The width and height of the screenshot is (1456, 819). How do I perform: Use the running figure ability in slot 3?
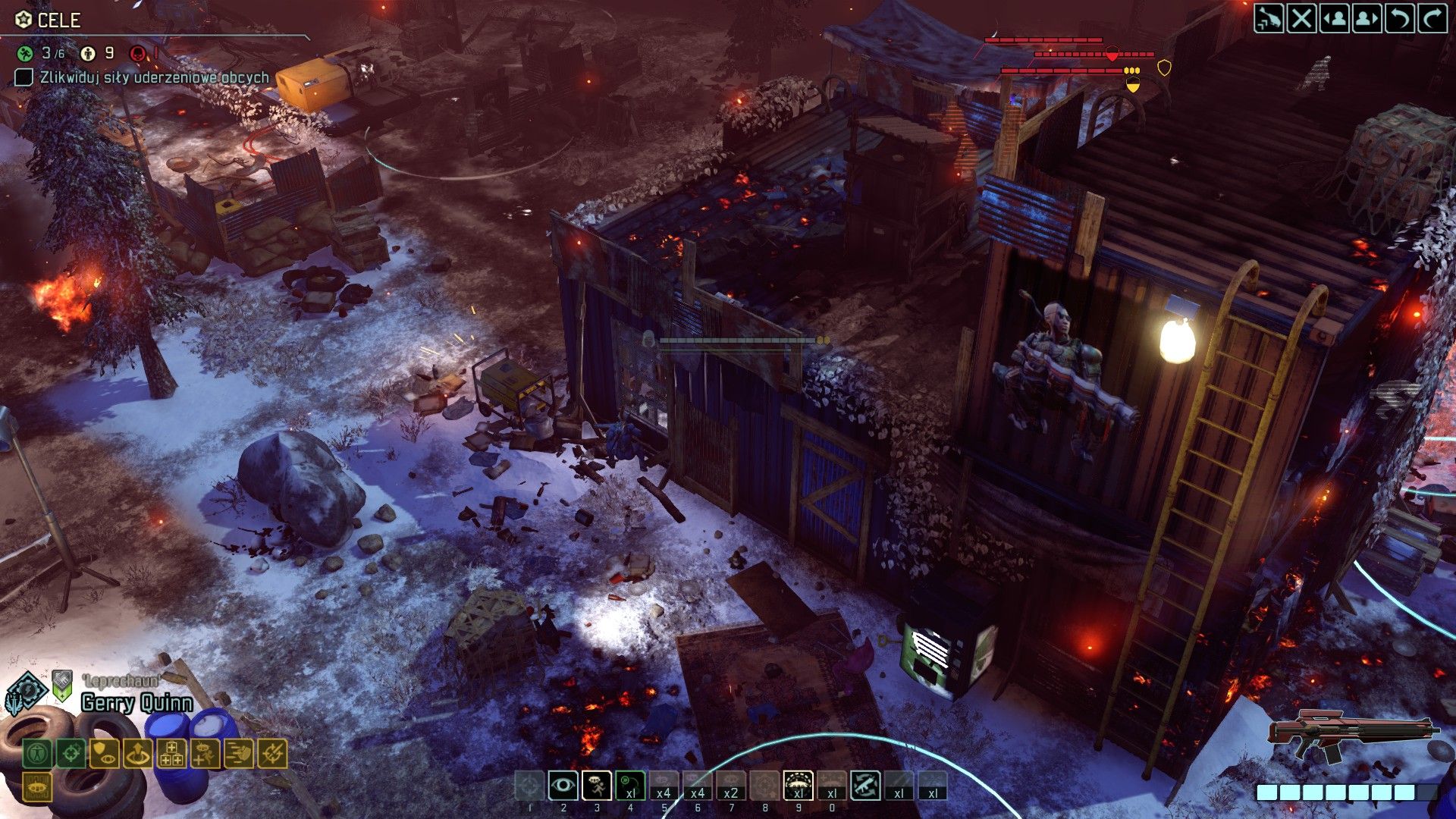click(x=597, y=786)
